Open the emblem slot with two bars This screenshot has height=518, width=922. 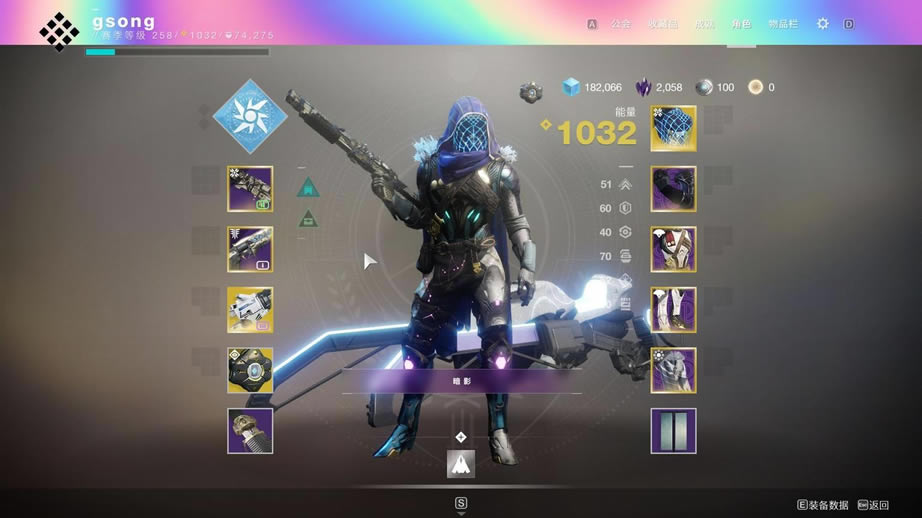pyautogui.click(x=673, y=431)
